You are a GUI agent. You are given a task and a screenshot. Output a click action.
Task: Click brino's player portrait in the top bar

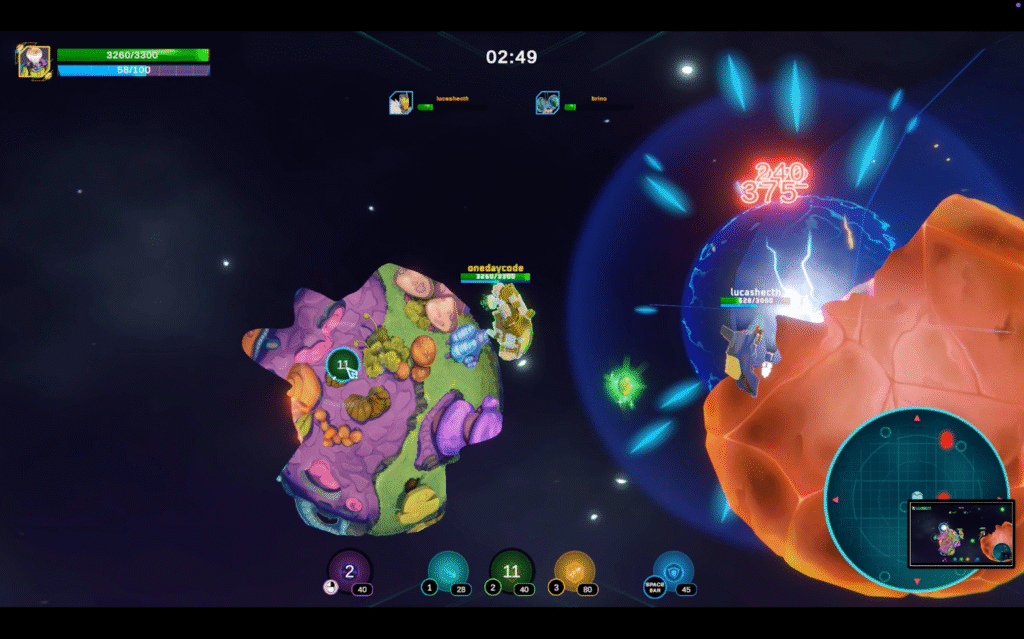[547, 102]
